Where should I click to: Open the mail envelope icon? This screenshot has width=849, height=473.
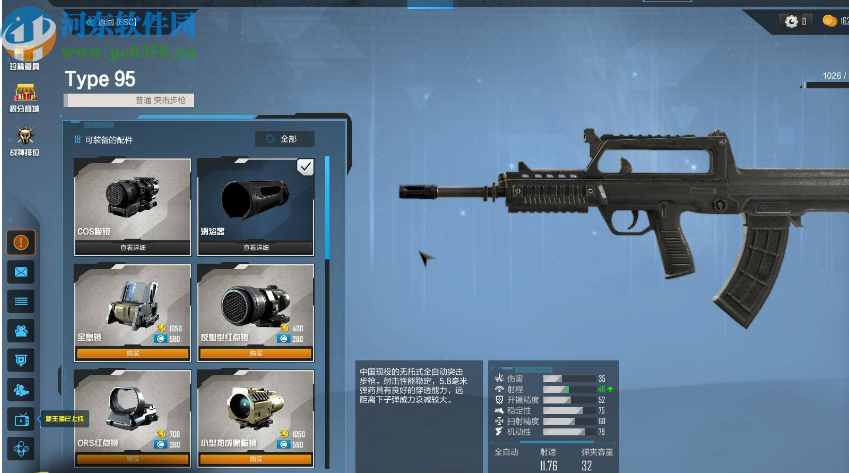22,271
